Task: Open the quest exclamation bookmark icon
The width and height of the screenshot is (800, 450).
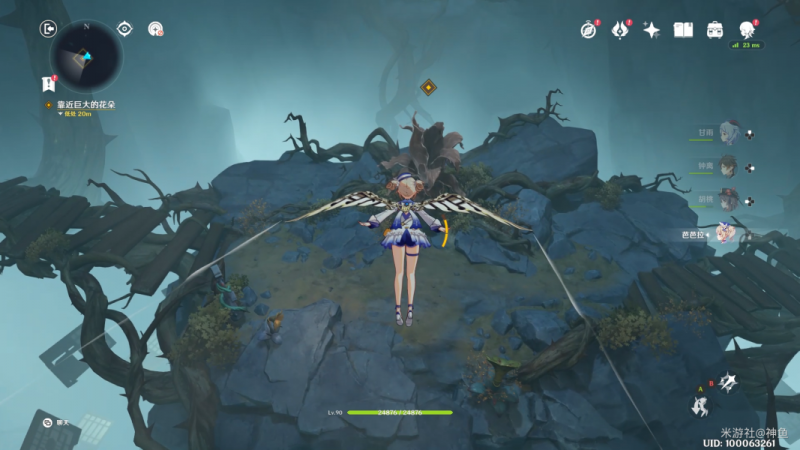Action: 48,84
